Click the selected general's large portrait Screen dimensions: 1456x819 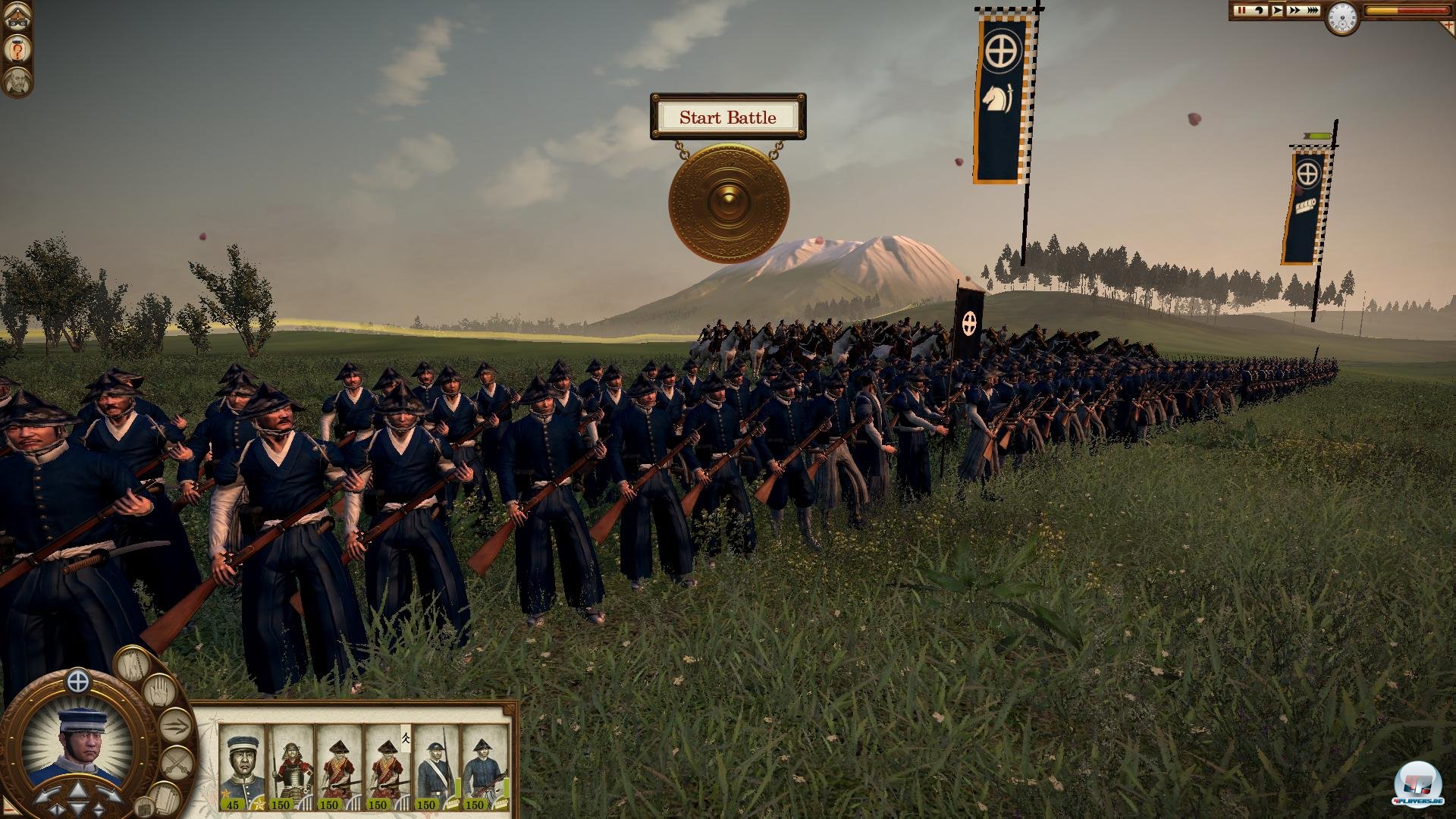click(x=78, y=742)
